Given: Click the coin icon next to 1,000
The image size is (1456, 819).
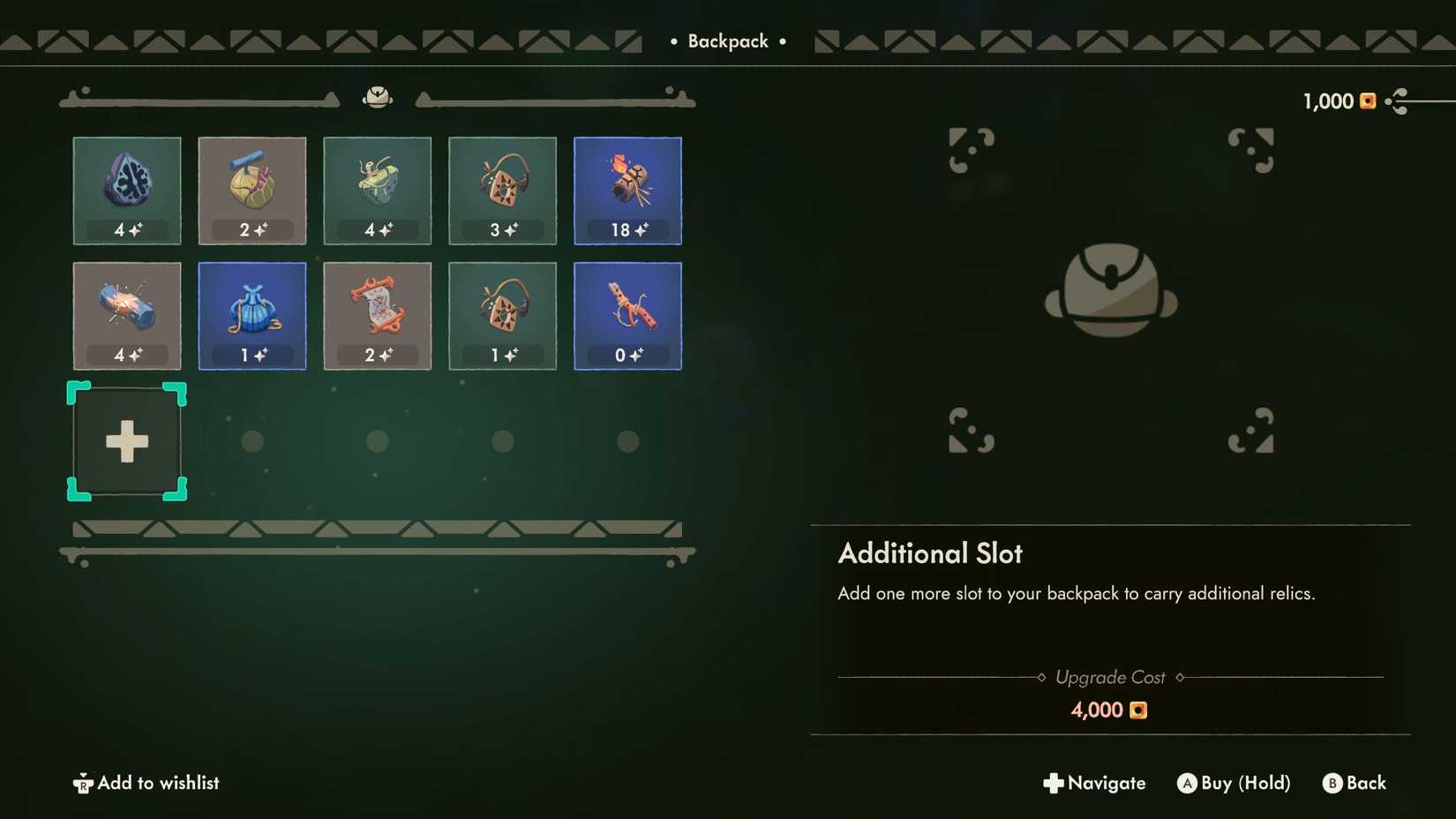Looking at the screenshot, I should (x=1367, y=101).
